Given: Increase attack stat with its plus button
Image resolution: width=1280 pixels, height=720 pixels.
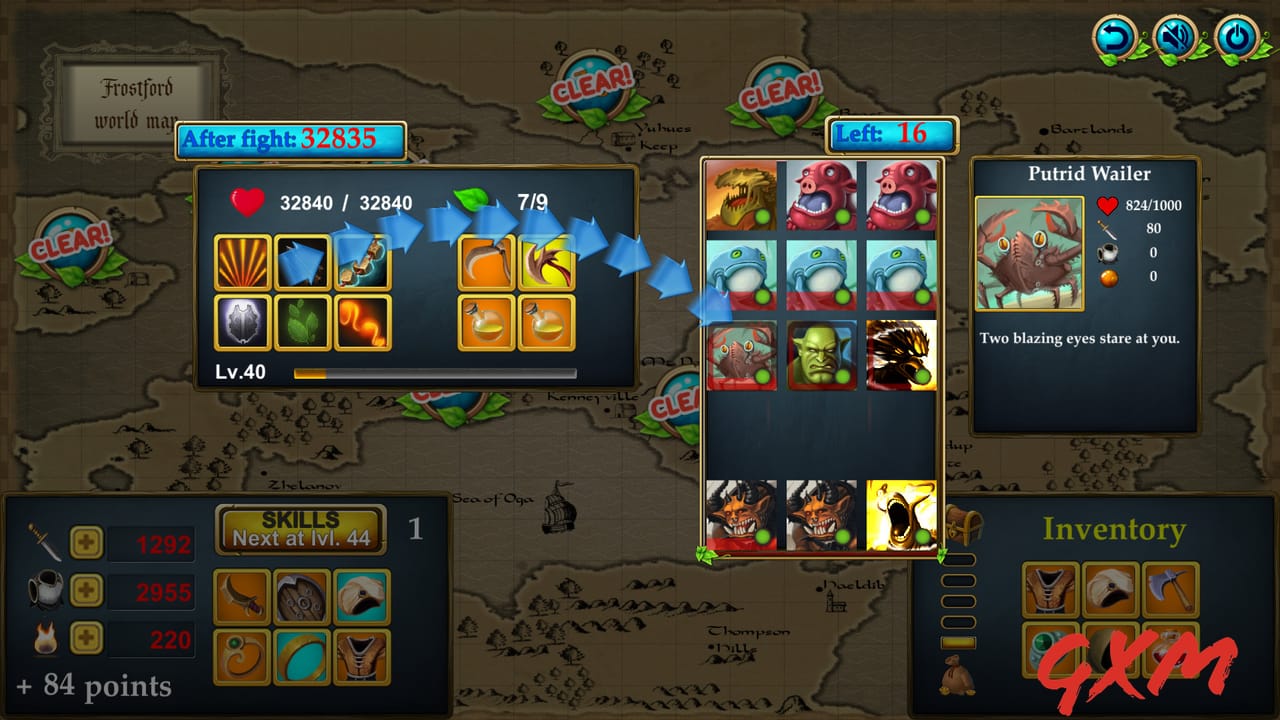Looking at the screenshot, I should 85,542.
